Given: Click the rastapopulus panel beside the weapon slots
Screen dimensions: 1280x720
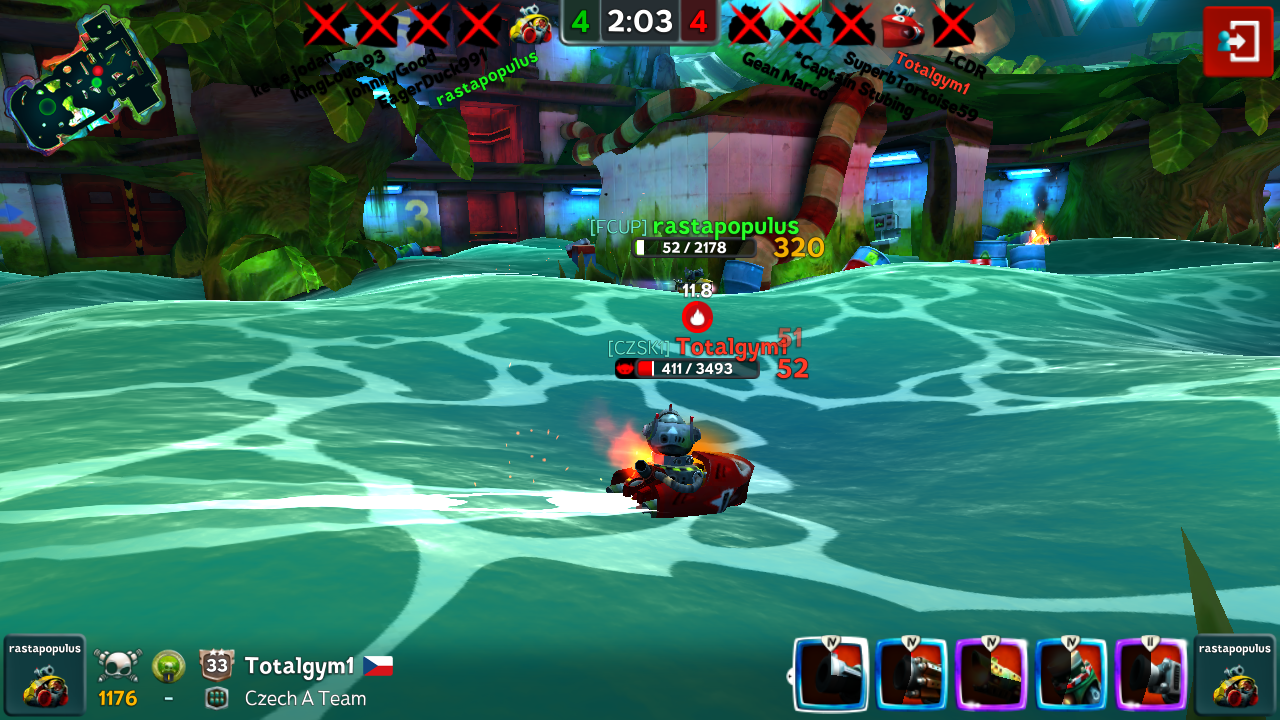Looking at the screenshot, I should coord(1235,675).
